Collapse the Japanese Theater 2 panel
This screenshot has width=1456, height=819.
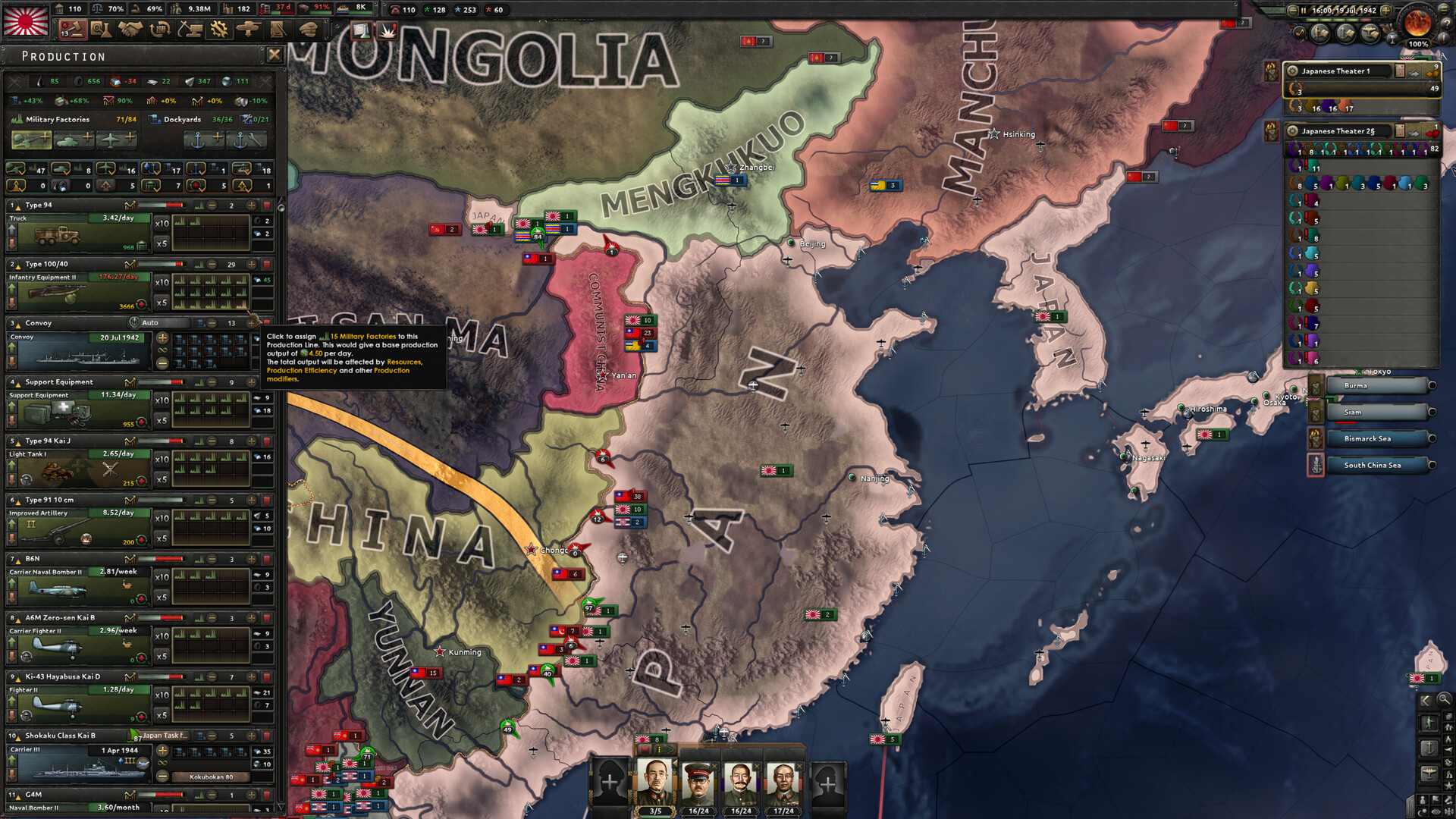click(1338, 132)
